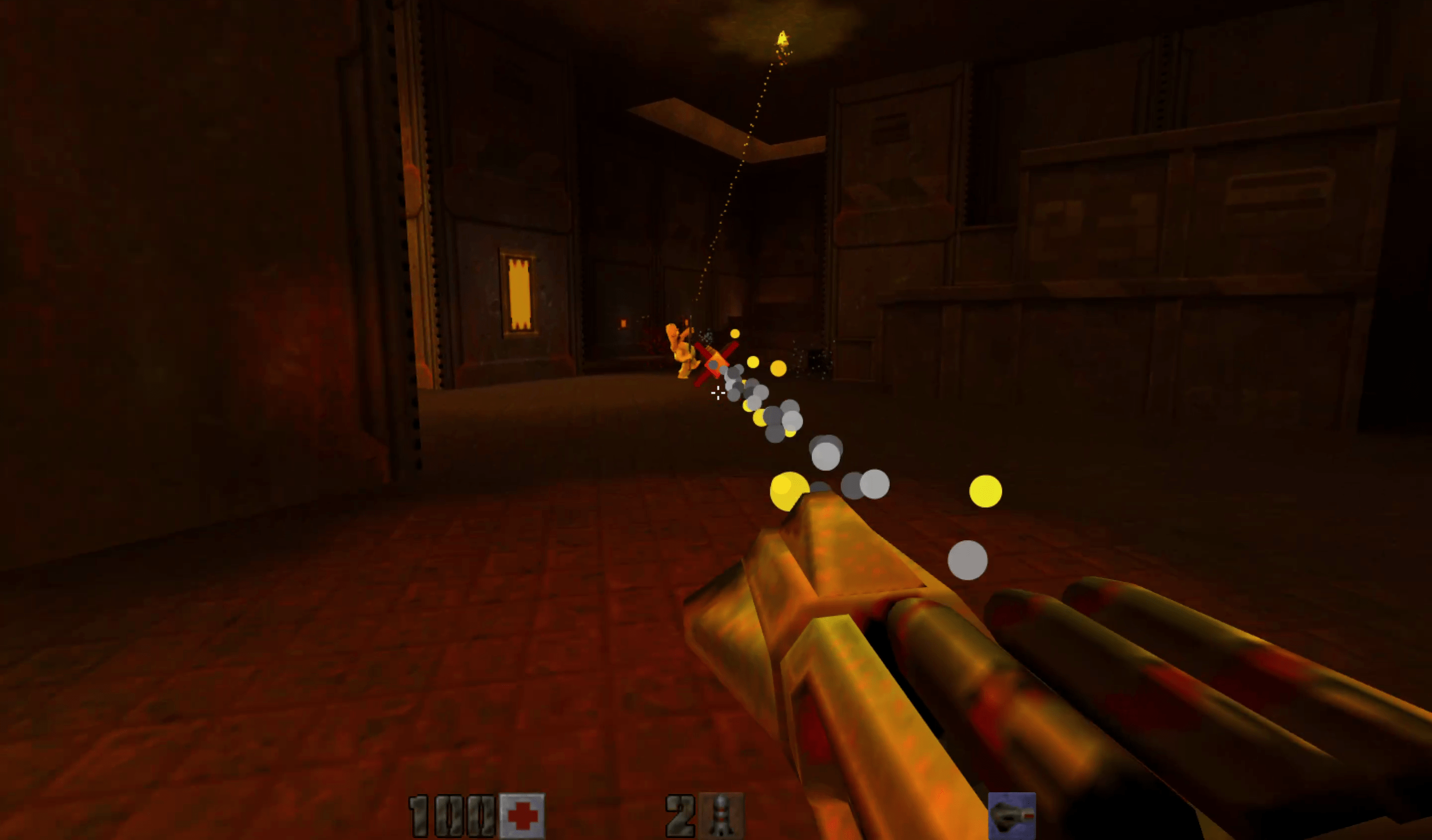
Task: Select the rocket ammo icon
Action: tap(720, 816)
